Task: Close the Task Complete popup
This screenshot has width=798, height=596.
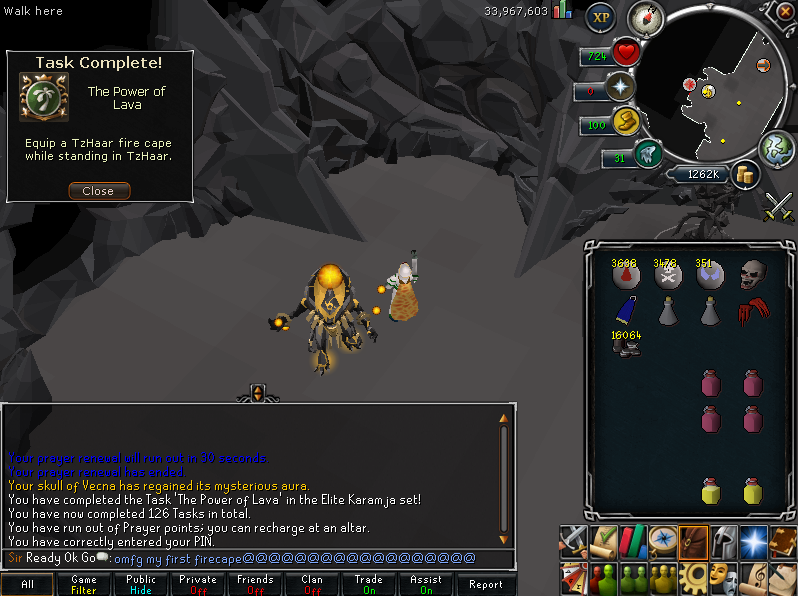Action: 98,191
